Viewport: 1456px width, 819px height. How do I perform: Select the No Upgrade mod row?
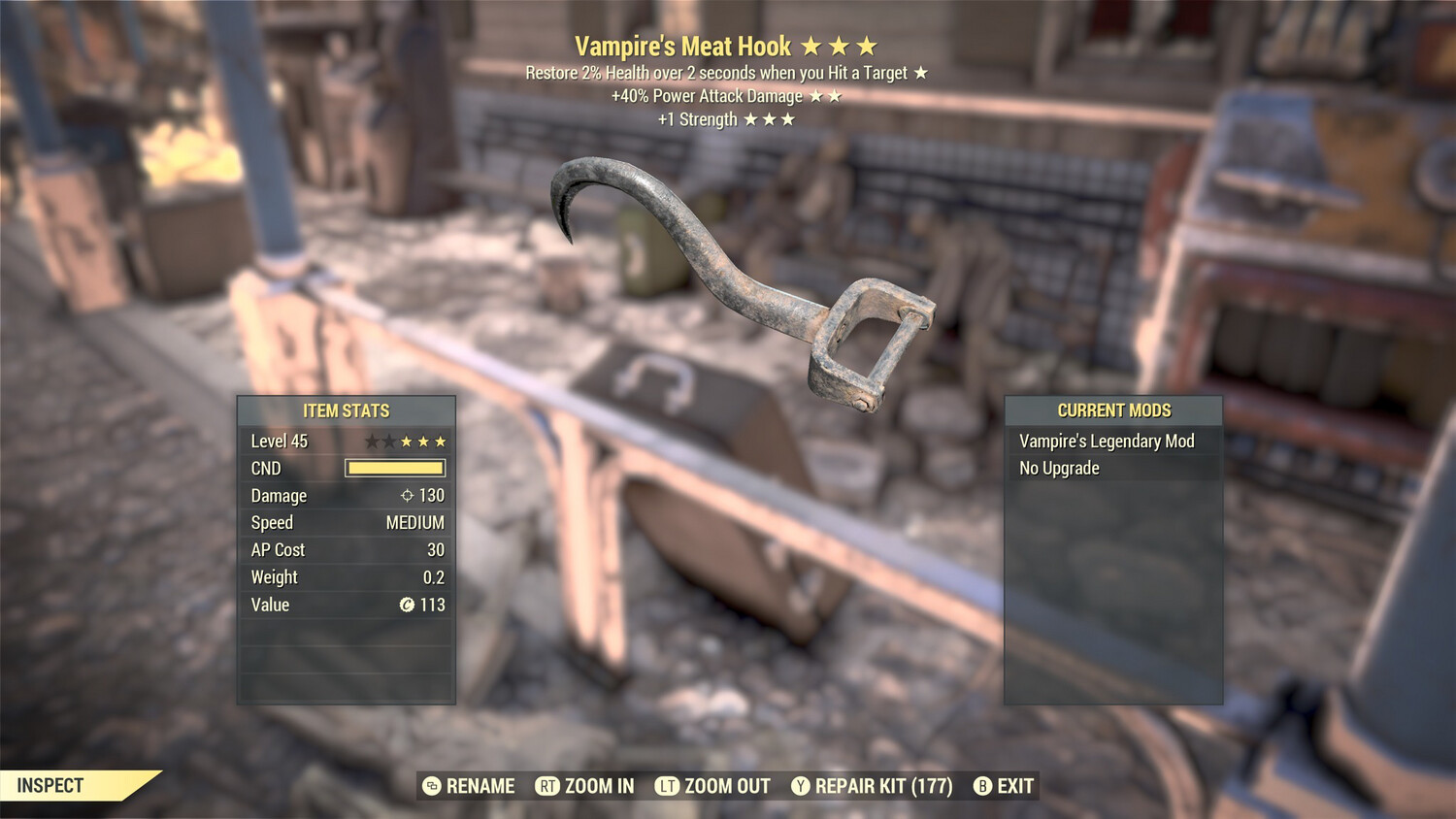point(1059,469)
